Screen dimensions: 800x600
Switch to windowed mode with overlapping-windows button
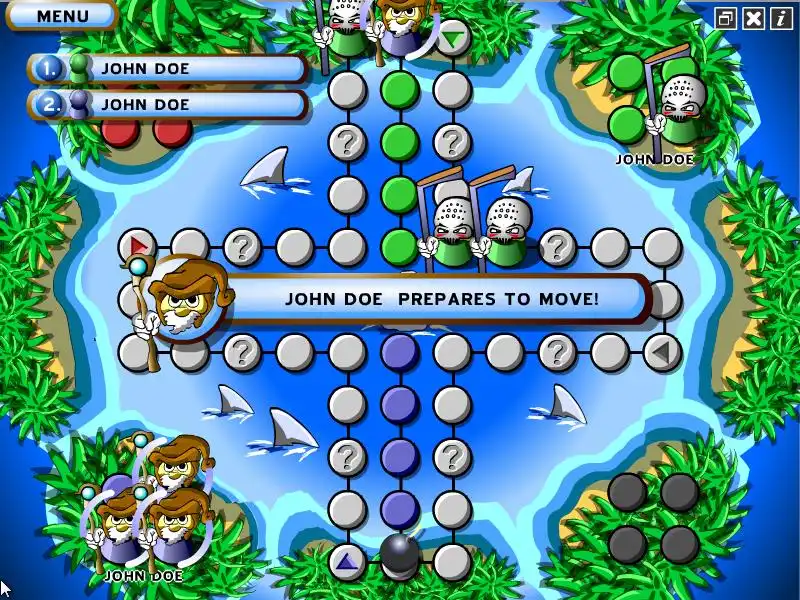[726, 18]
